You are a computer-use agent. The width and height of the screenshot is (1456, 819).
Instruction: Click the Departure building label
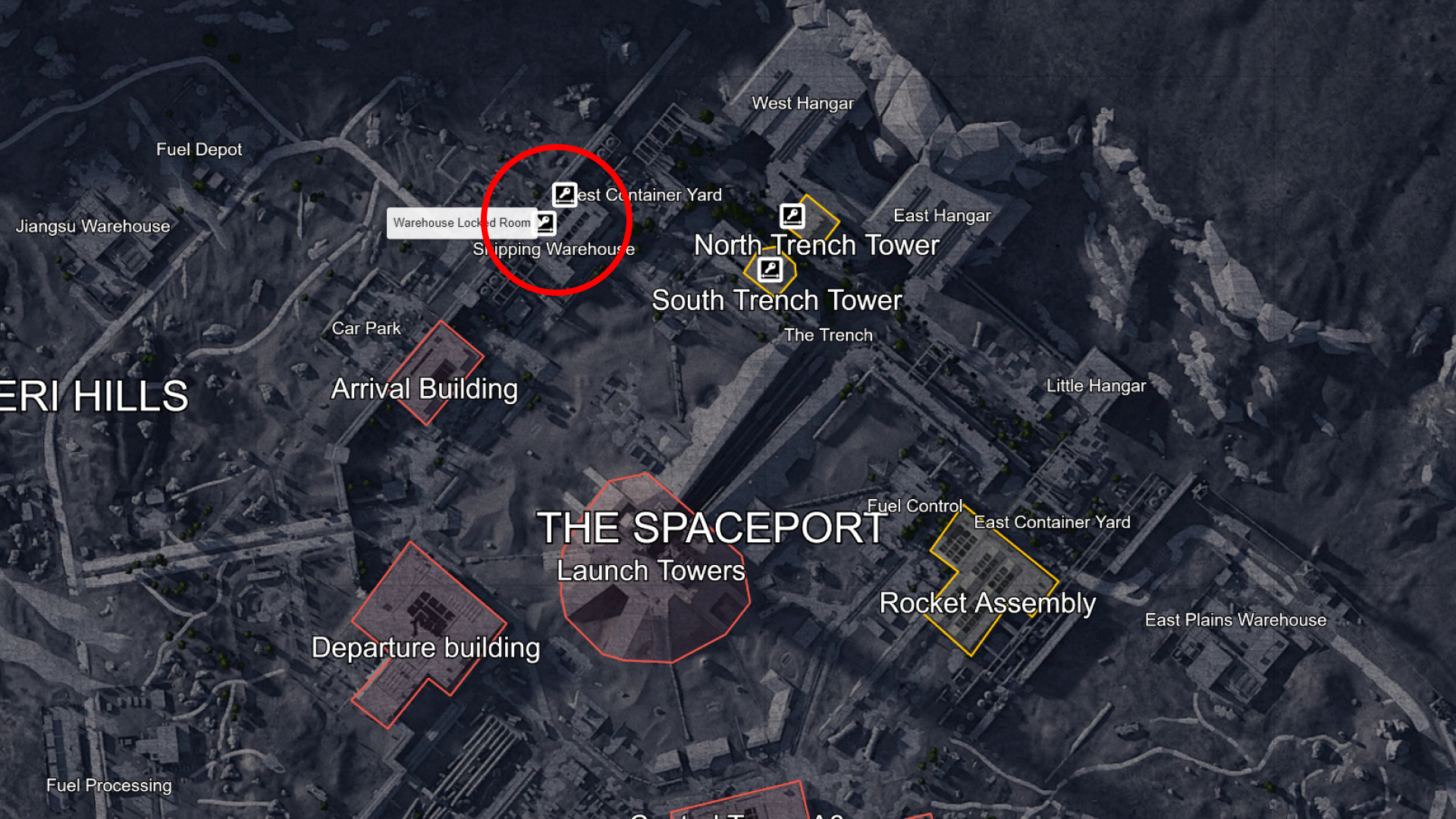(426, 648)
